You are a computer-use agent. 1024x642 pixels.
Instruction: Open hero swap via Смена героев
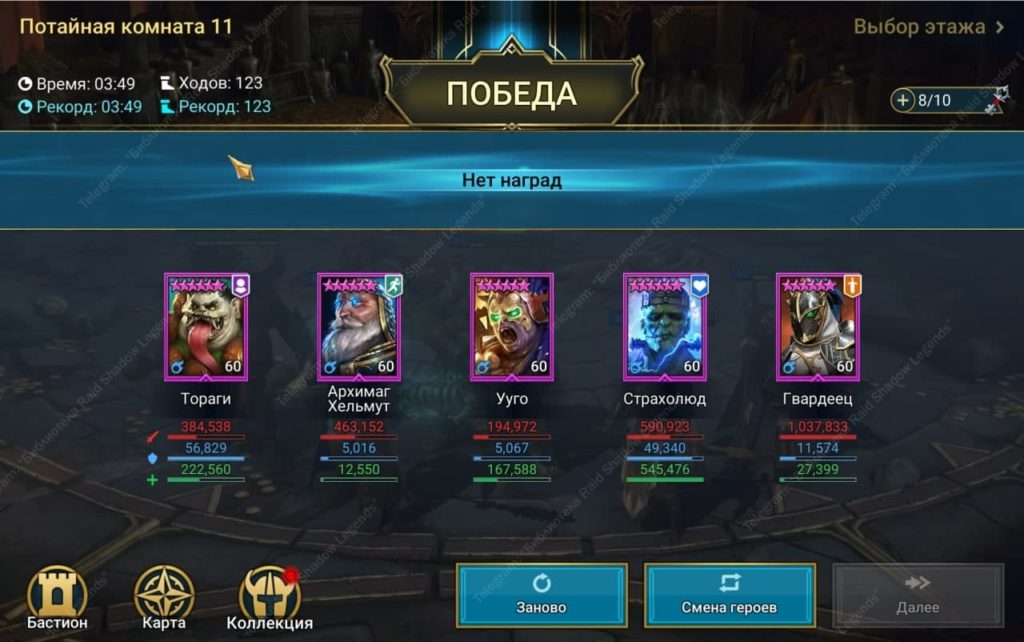pos(729,595)
